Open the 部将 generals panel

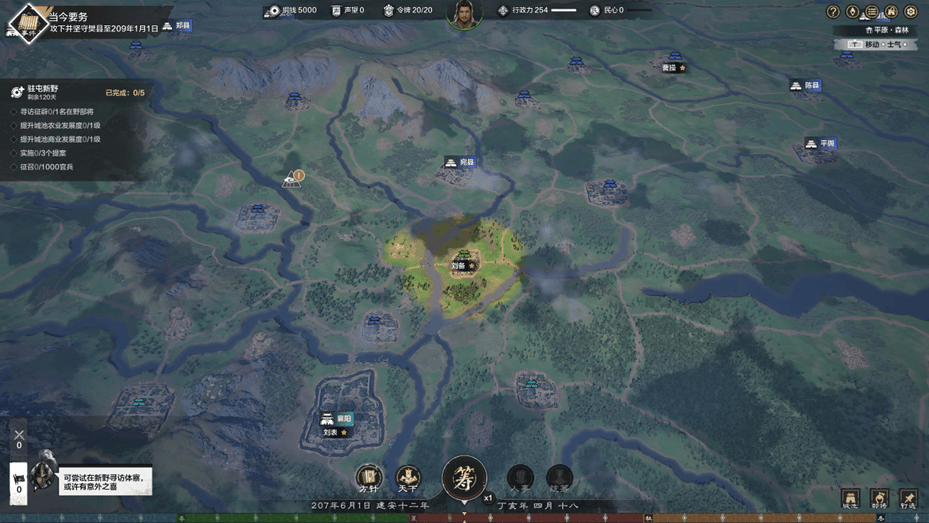click(x=879, y=498)
